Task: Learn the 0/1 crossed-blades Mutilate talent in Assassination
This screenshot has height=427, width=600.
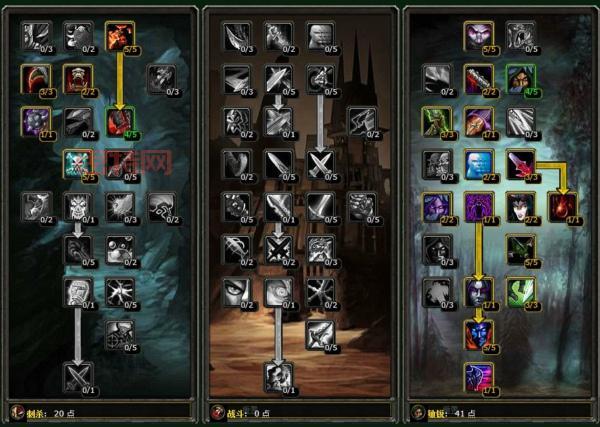Action: [x=77, y=376]
